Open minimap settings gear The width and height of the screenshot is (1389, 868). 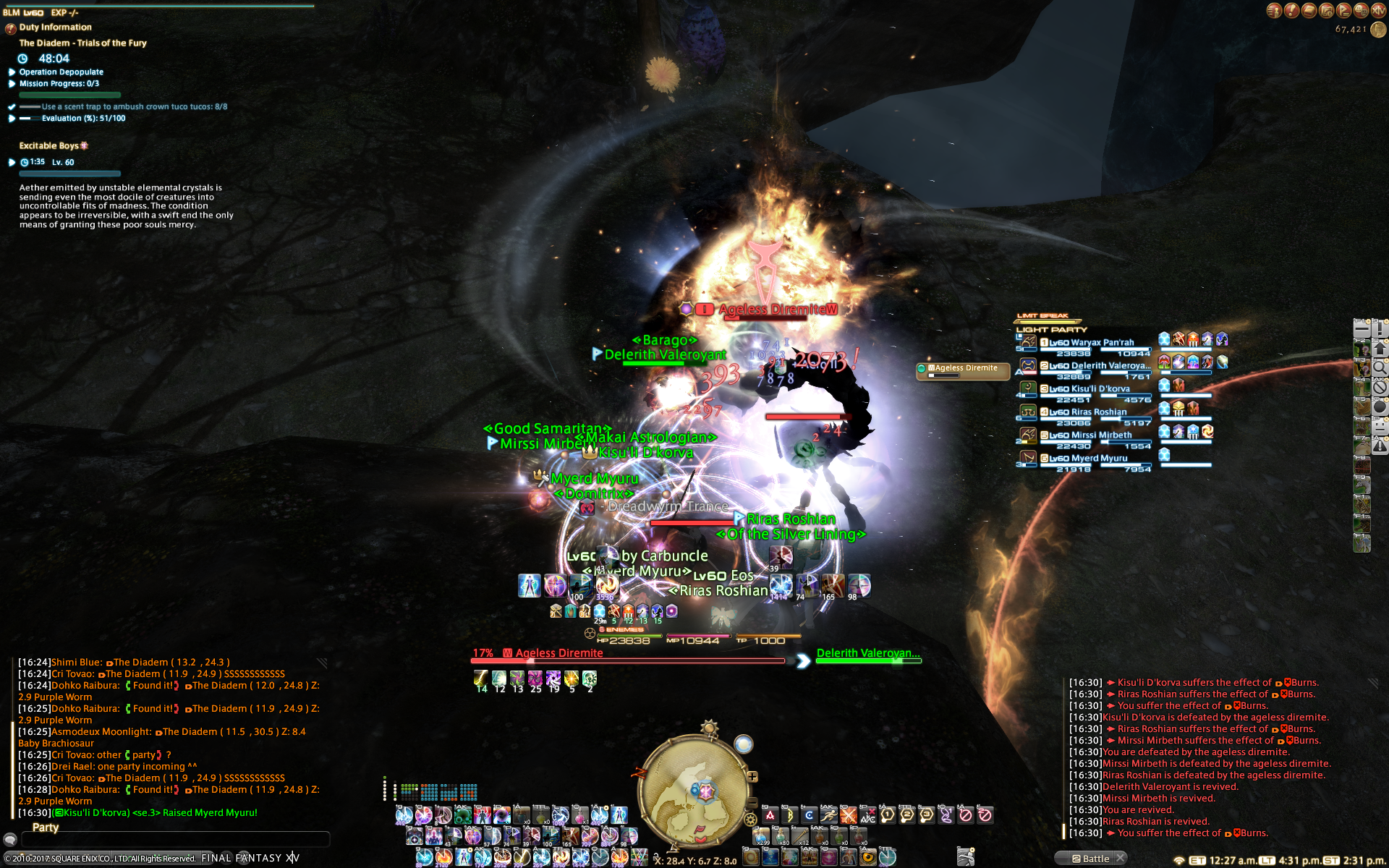(751, 820)
